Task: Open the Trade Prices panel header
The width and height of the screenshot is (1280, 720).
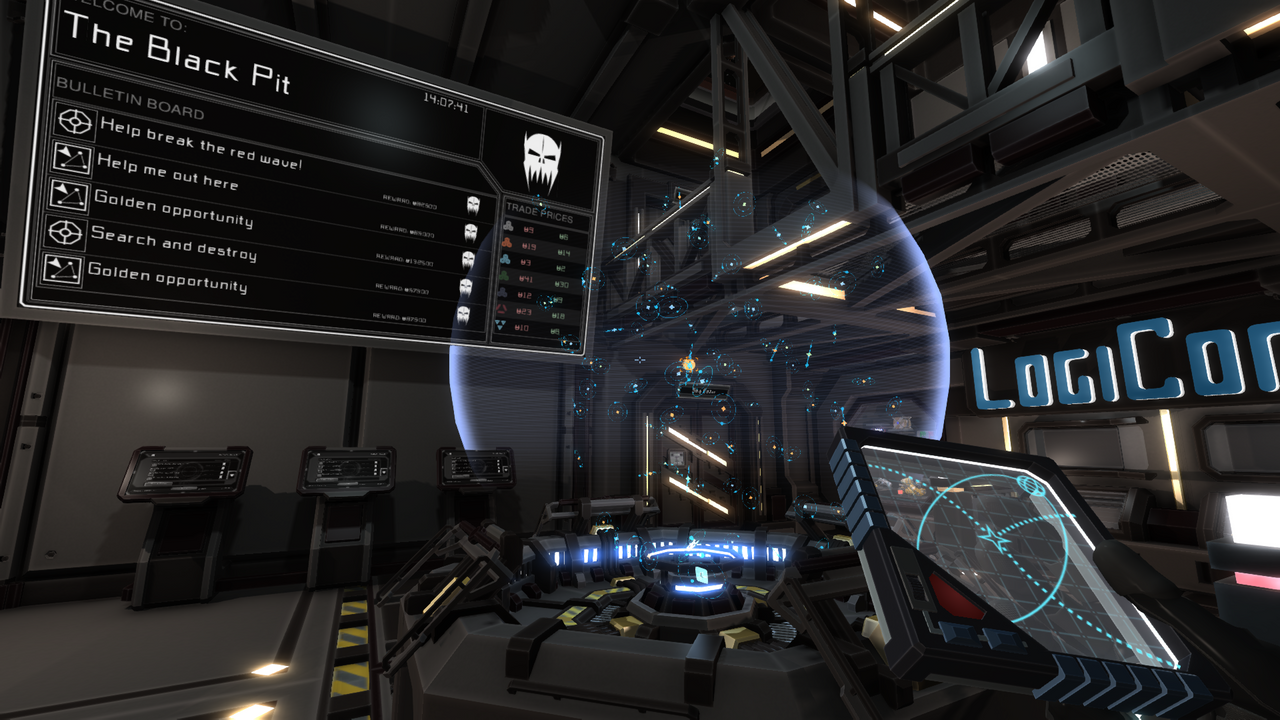Action: click(x=540, y=211)
